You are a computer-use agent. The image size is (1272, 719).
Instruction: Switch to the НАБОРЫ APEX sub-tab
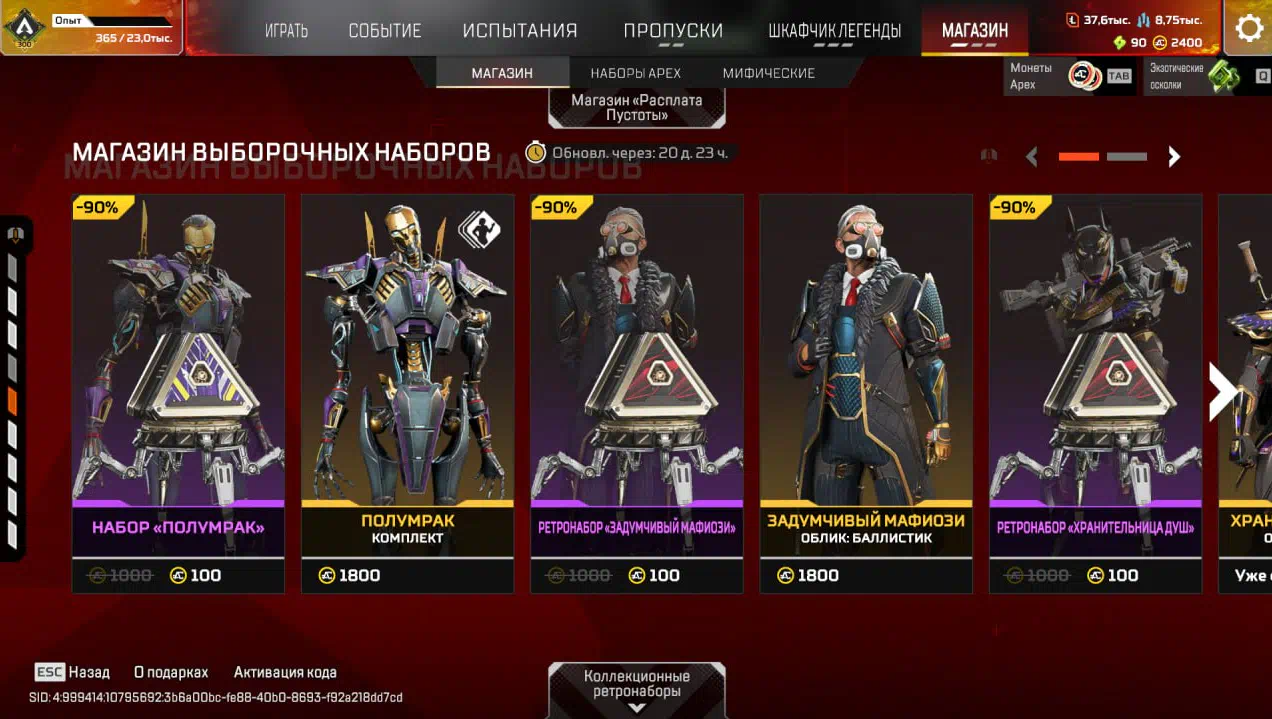coord(635,73)
